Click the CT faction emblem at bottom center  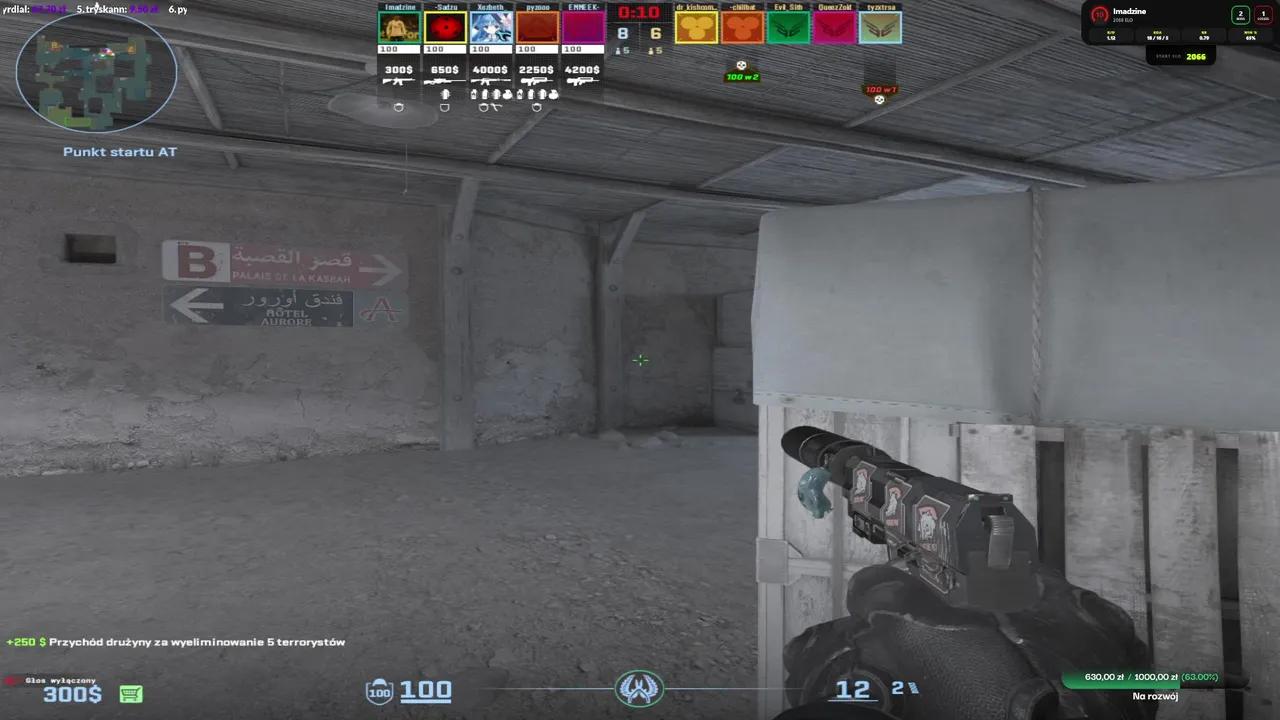(640, 688)
